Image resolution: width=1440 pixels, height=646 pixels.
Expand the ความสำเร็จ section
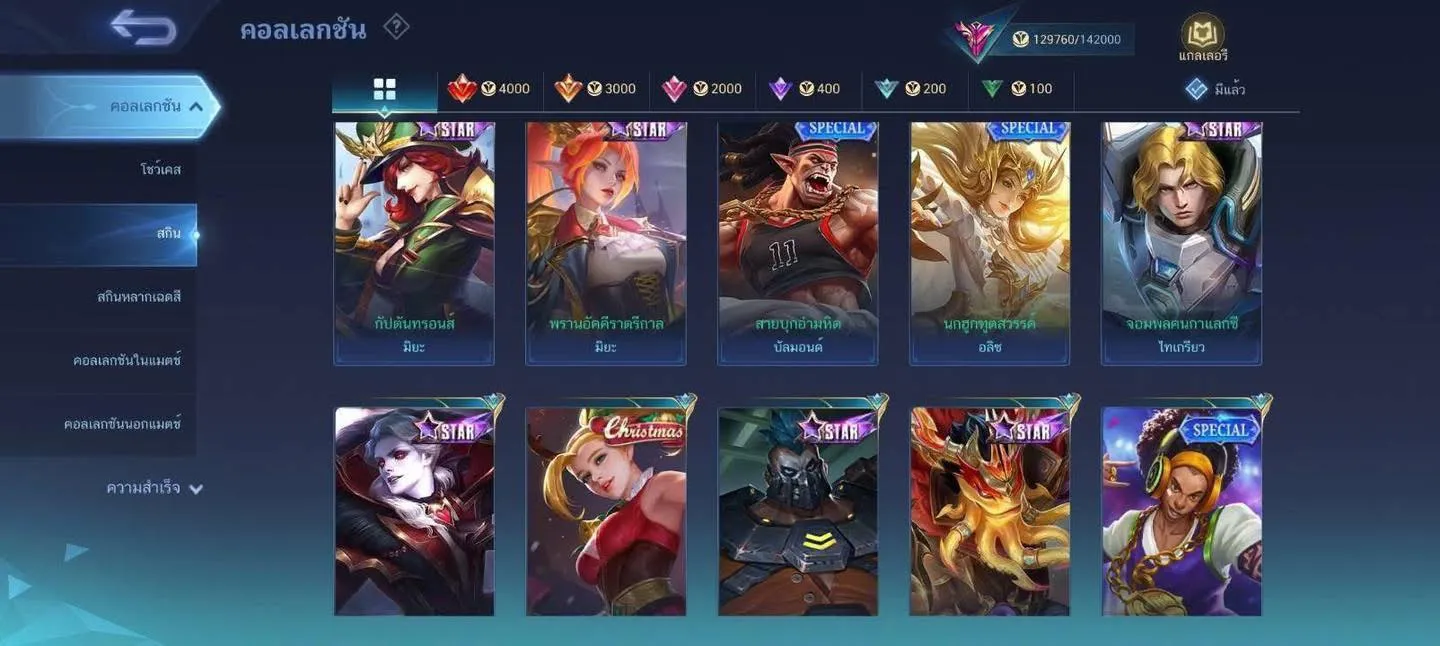click(154, 489)
